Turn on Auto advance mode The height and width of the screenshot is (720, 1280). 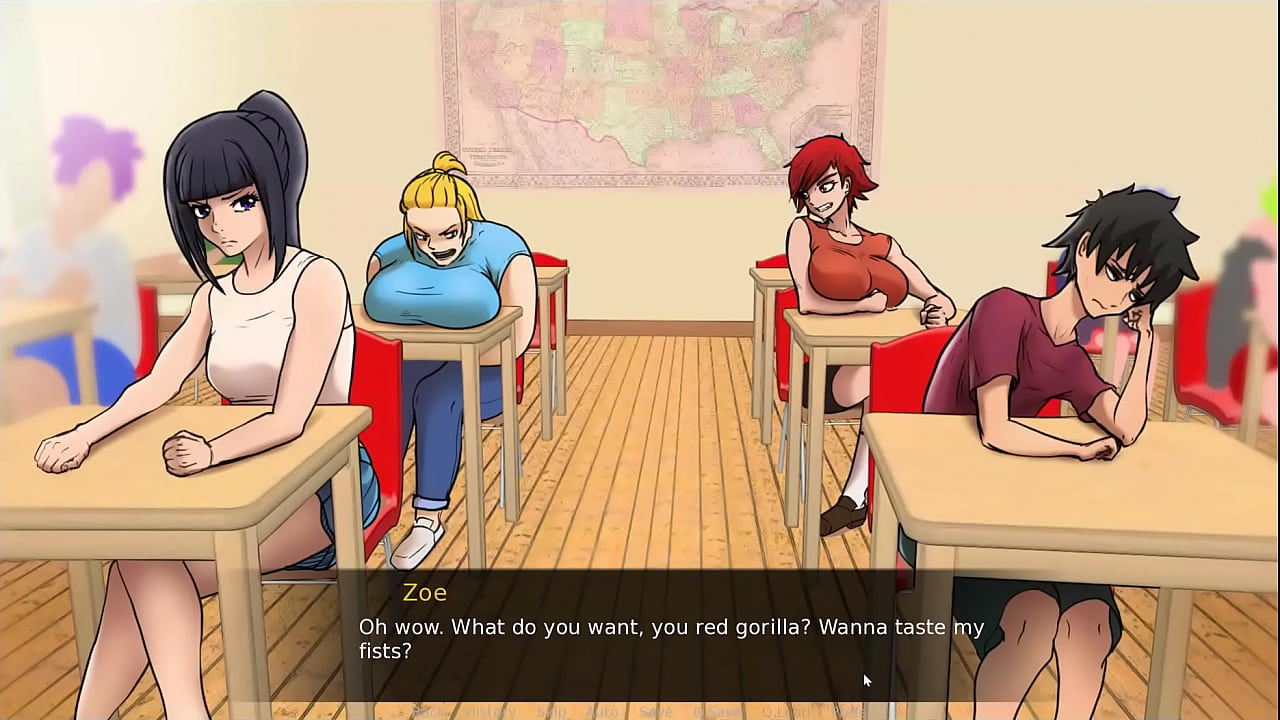click(x=601, y=712)
